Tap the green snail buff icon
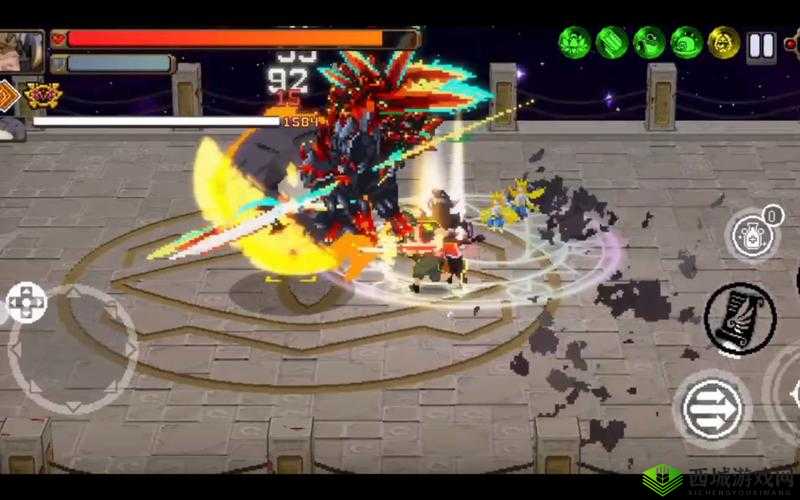The width and height of the screenshot is (800, 500). [686, 42]
